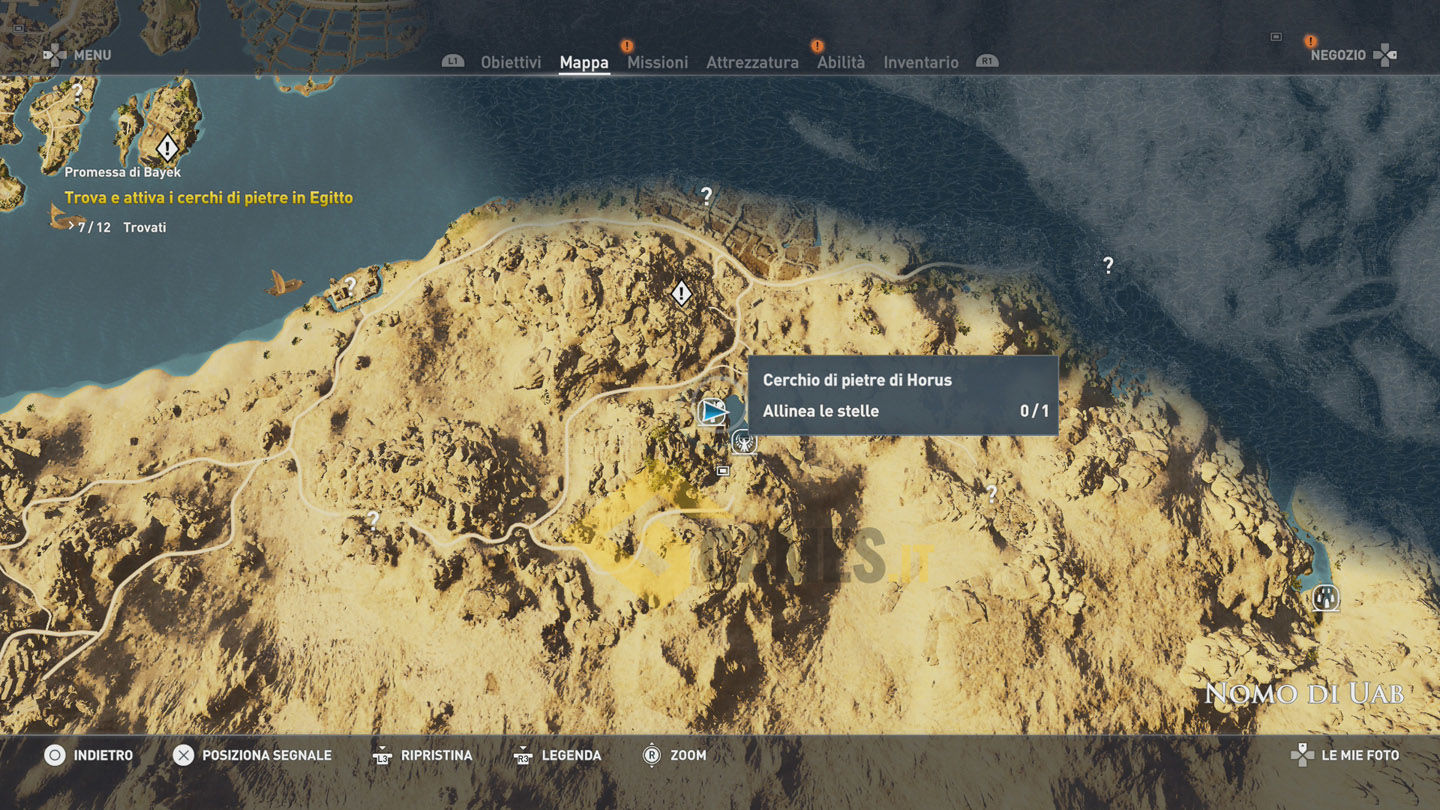Image resolution: width=1440 pixels, height=810 pixels.
Task: Switch to the Obiettivi tab
Action: (x=510, y=62)
